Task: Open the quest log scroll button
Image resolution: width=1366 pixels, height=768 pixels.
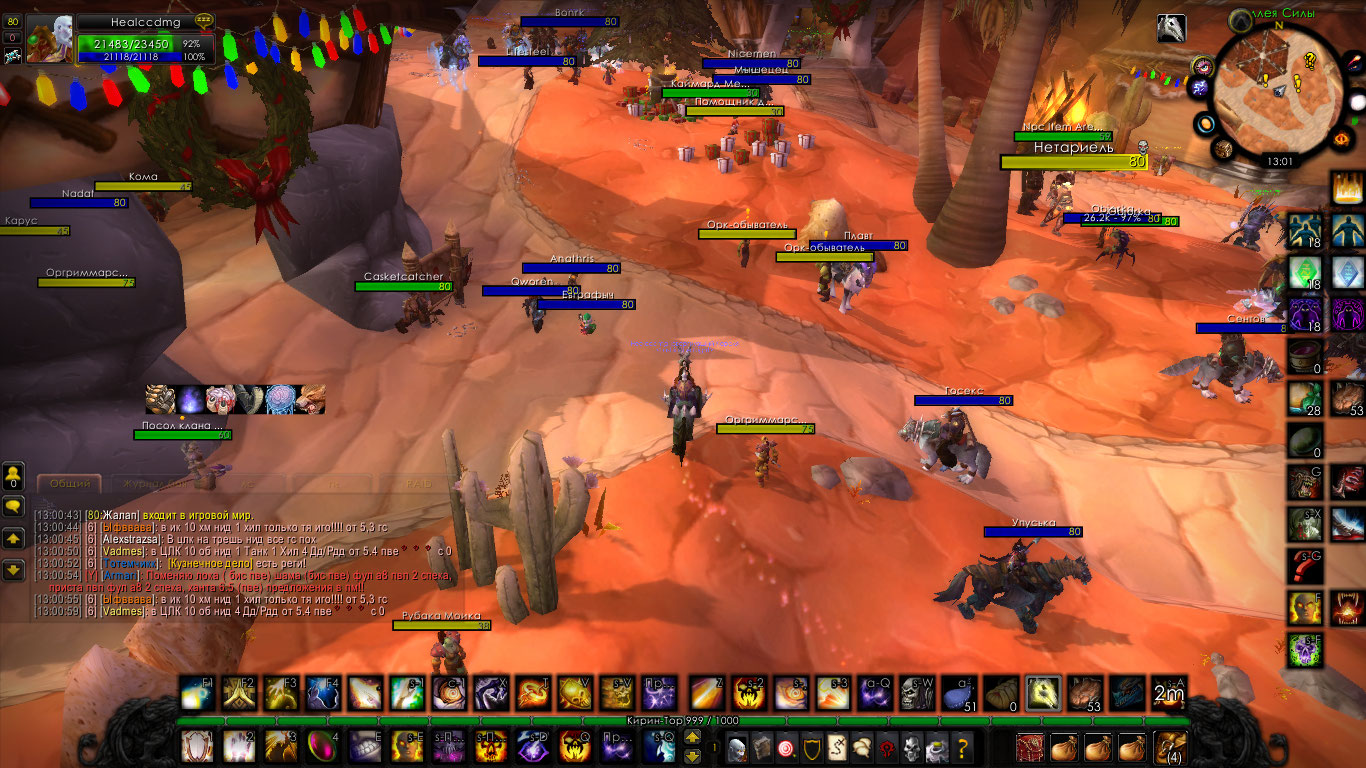Action: 838,747
